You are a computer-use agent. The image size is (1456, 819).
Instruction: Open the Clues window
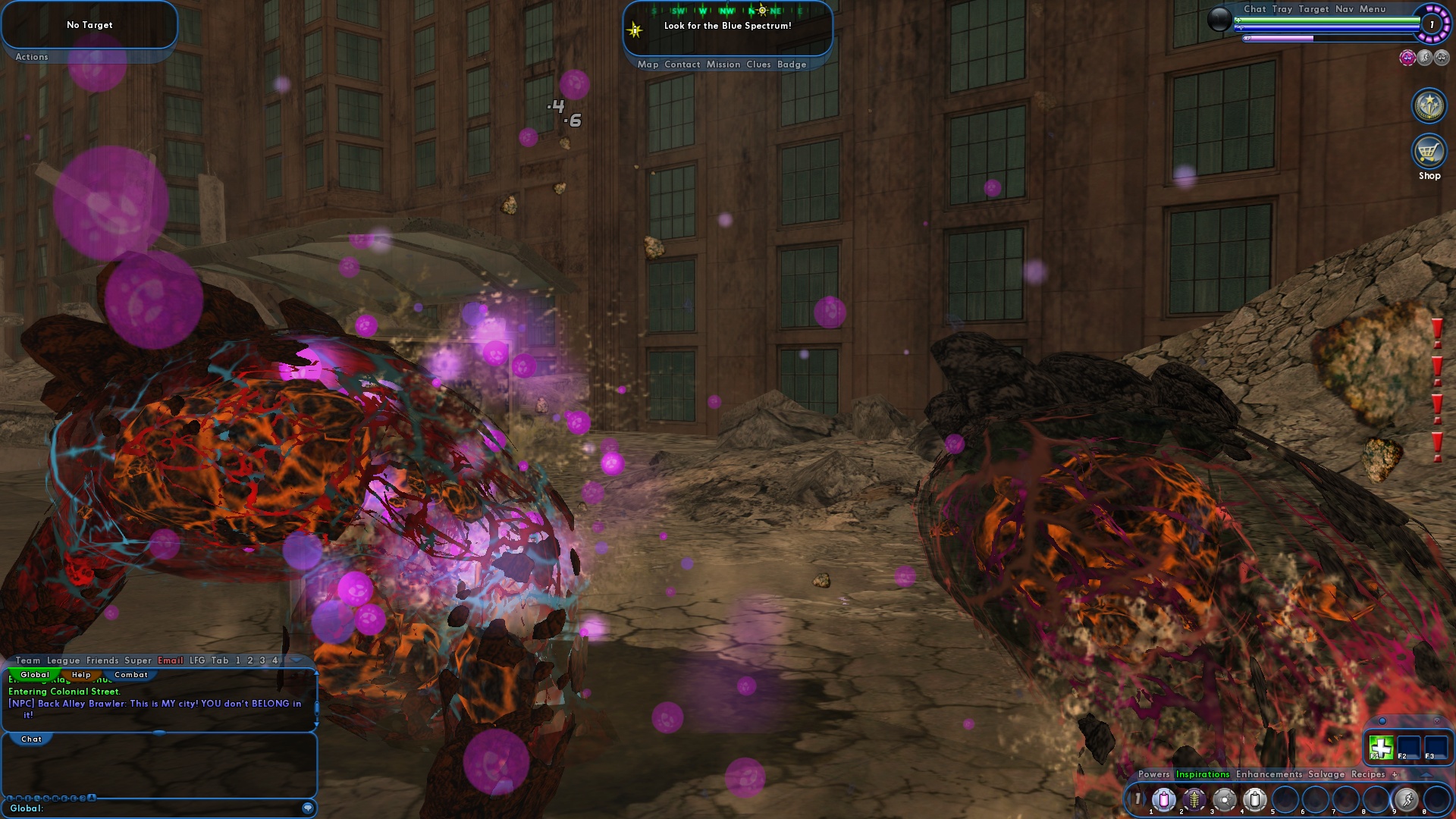758,64
